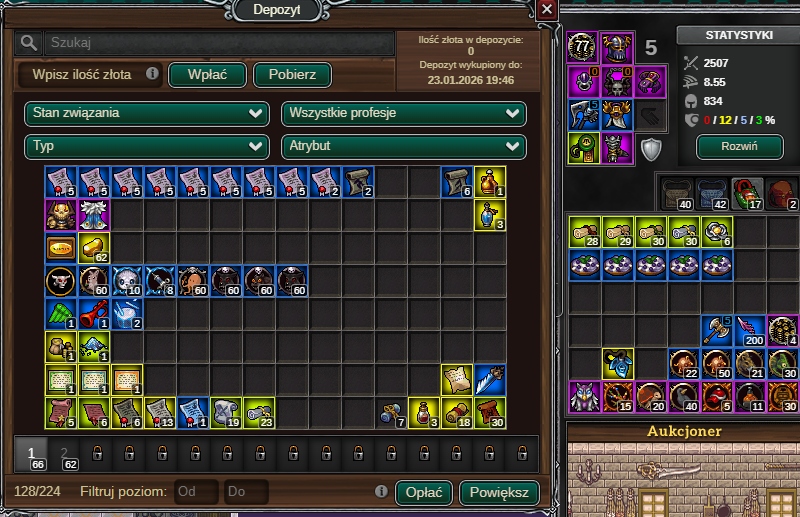
Task: Open the Wszystkie profesje dropdown
Action: pos(404,114)
